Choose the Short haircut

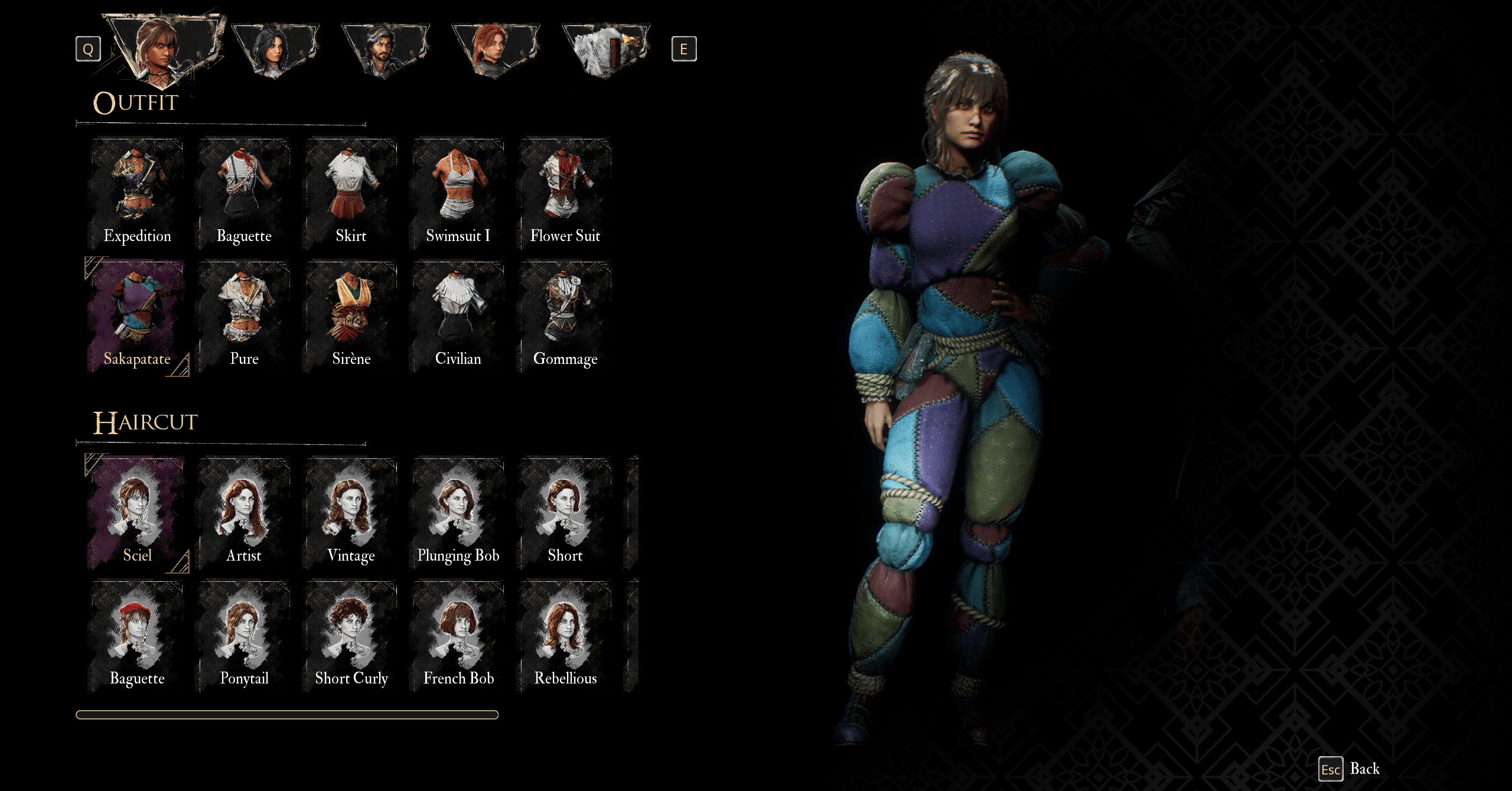point(565,513)
